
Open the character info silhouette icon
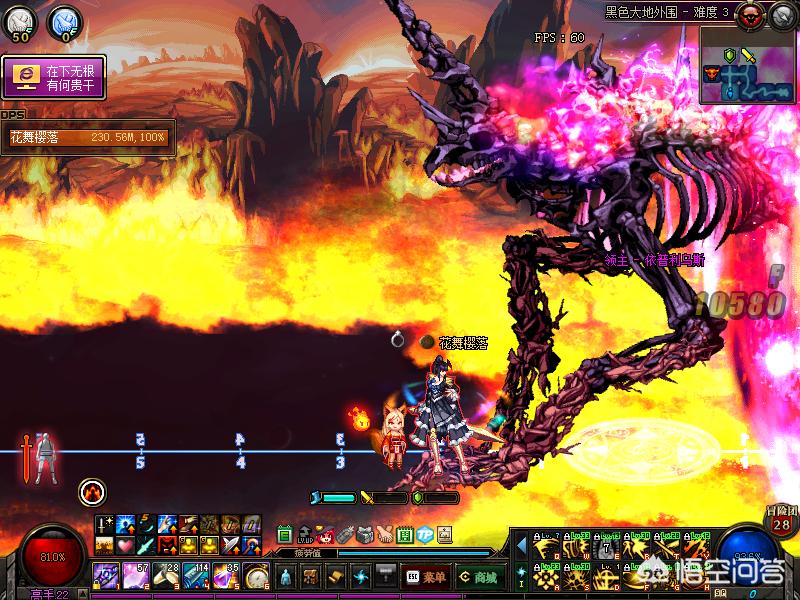tap(285, 576)
